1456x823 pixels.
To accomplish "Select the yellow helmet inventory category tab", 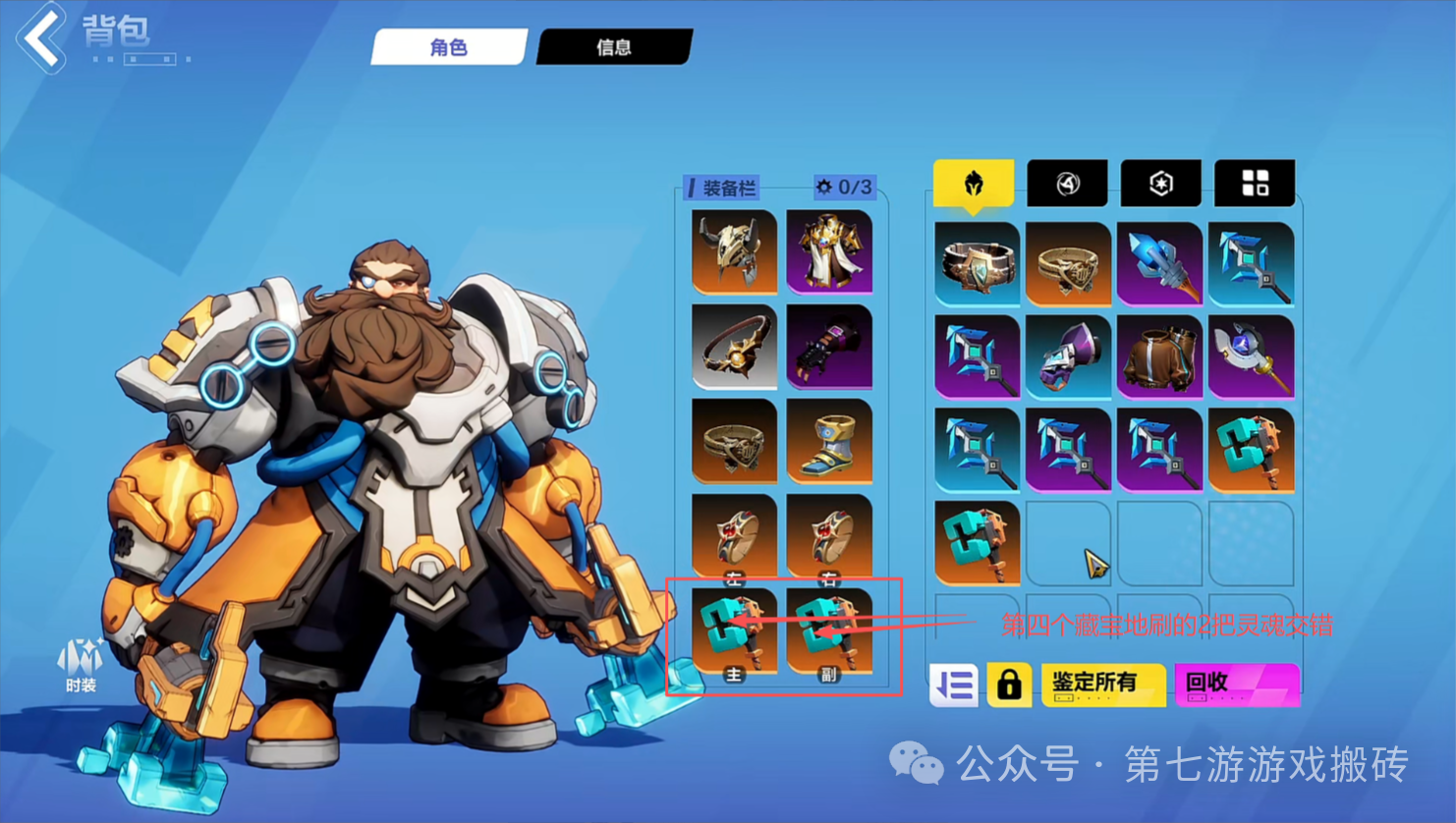I will coord(973,184).
